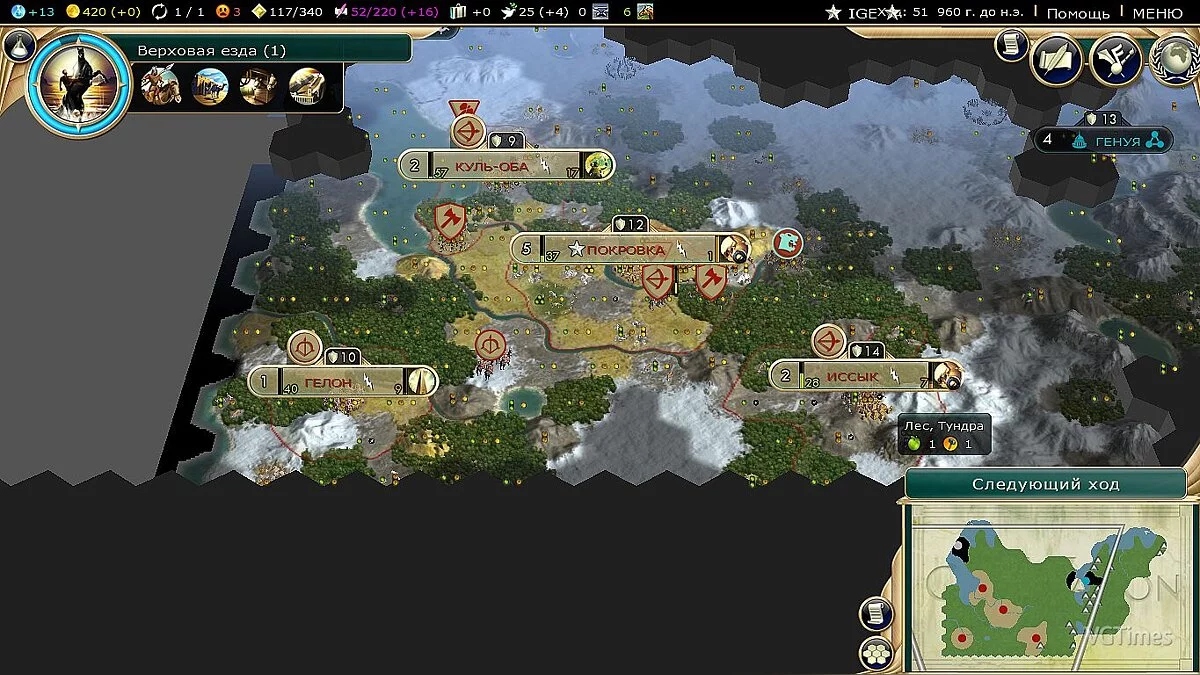Open the IGE editor from the top bar

click(862, 12)
